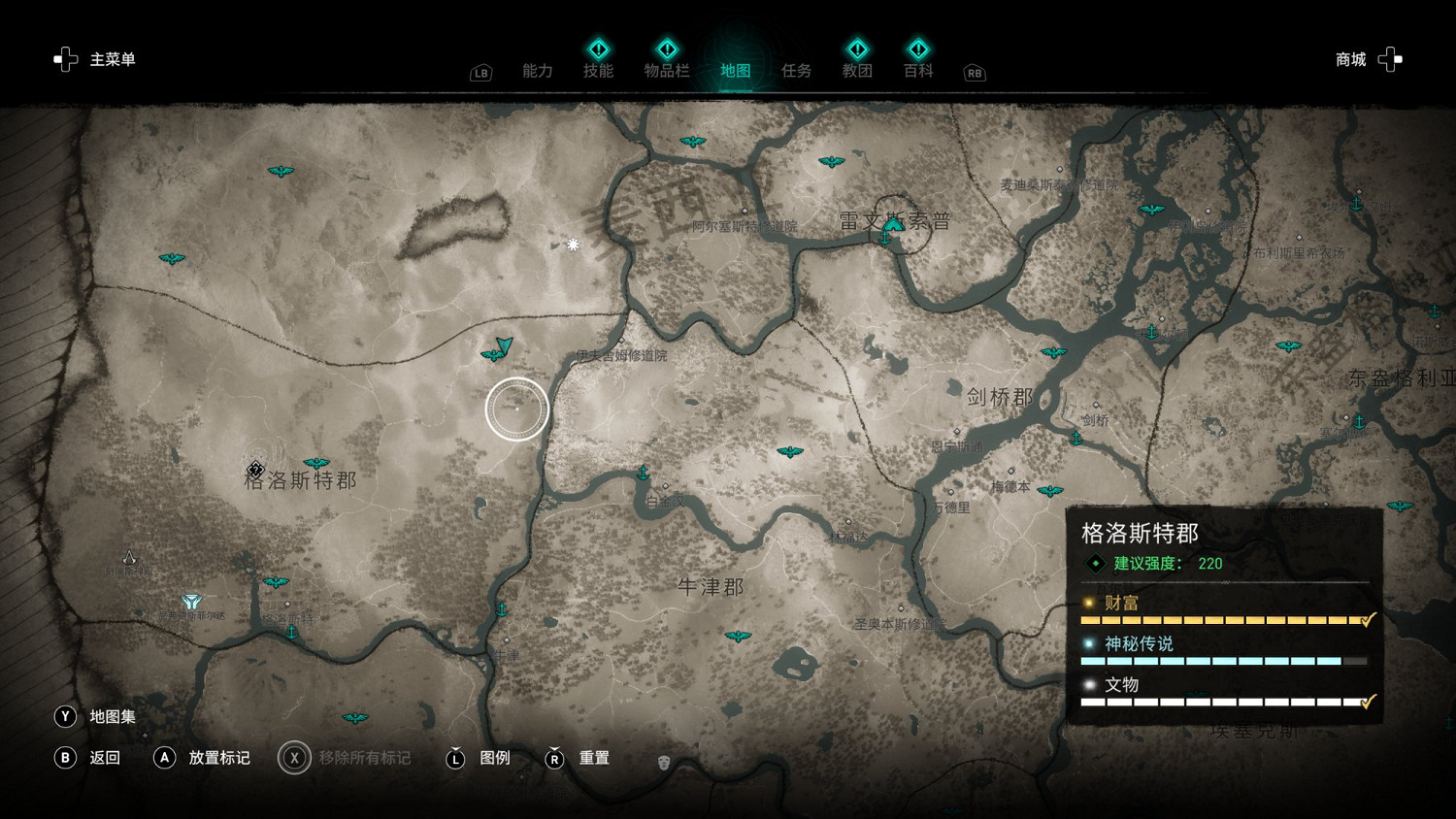Open the 商城 store

point(1349,59)
